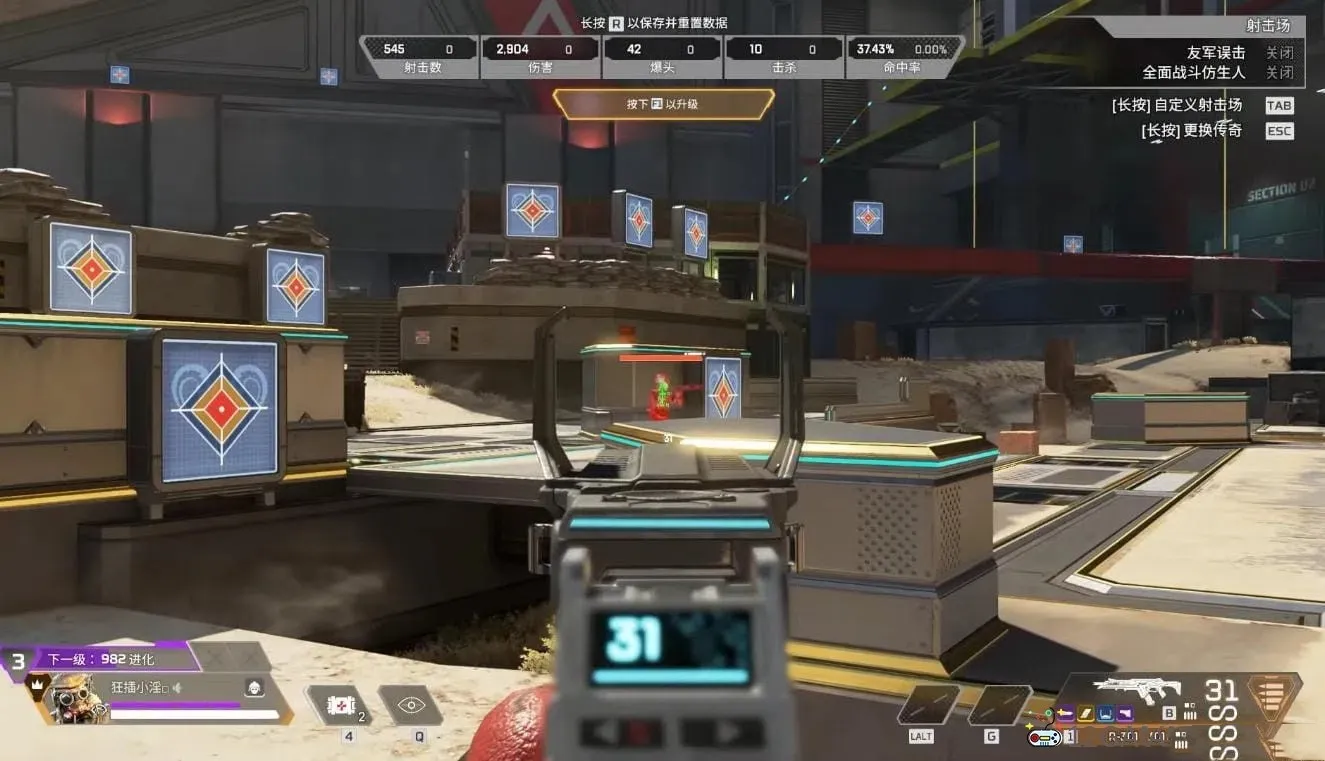1325x761 pixels.
Task: Click the gamepad controller icon
Action: pos(1043,738)
